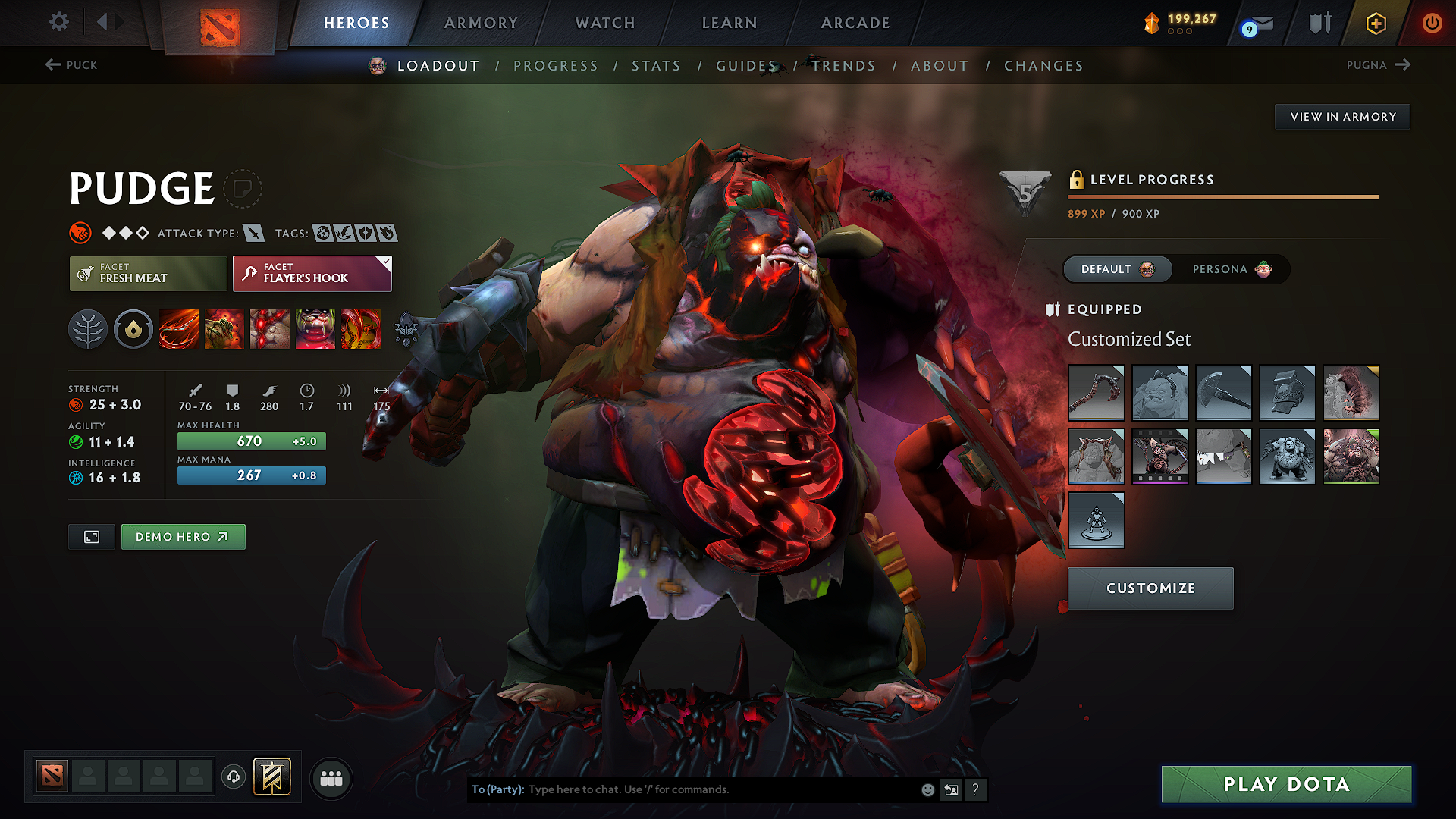Select the Meat Hook ability icon

click(x=179, y=329)
